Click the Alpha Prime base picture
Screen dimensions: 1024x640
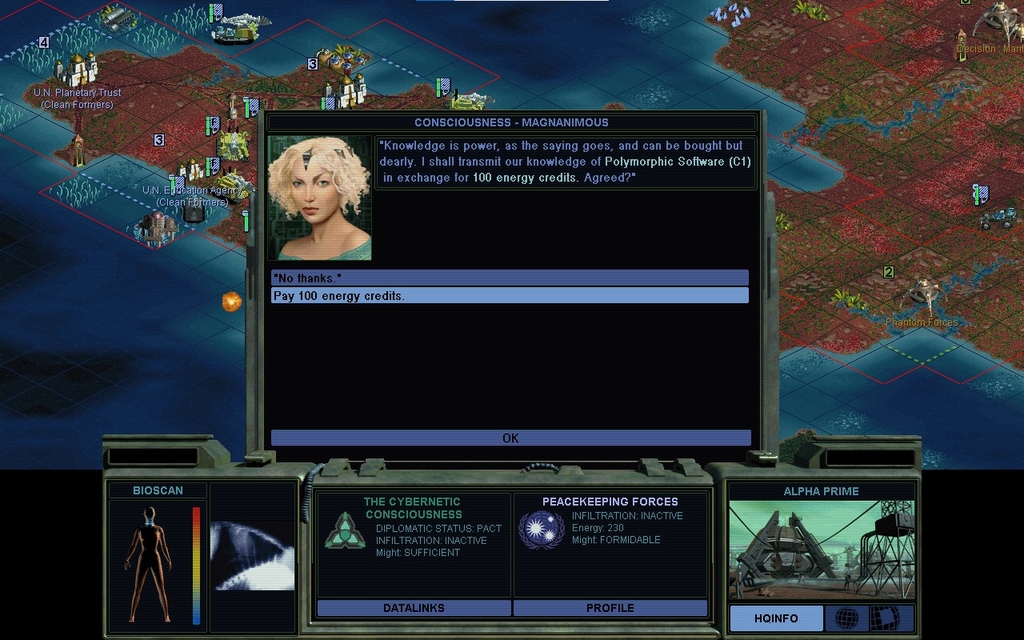click(x=821, y=550)
